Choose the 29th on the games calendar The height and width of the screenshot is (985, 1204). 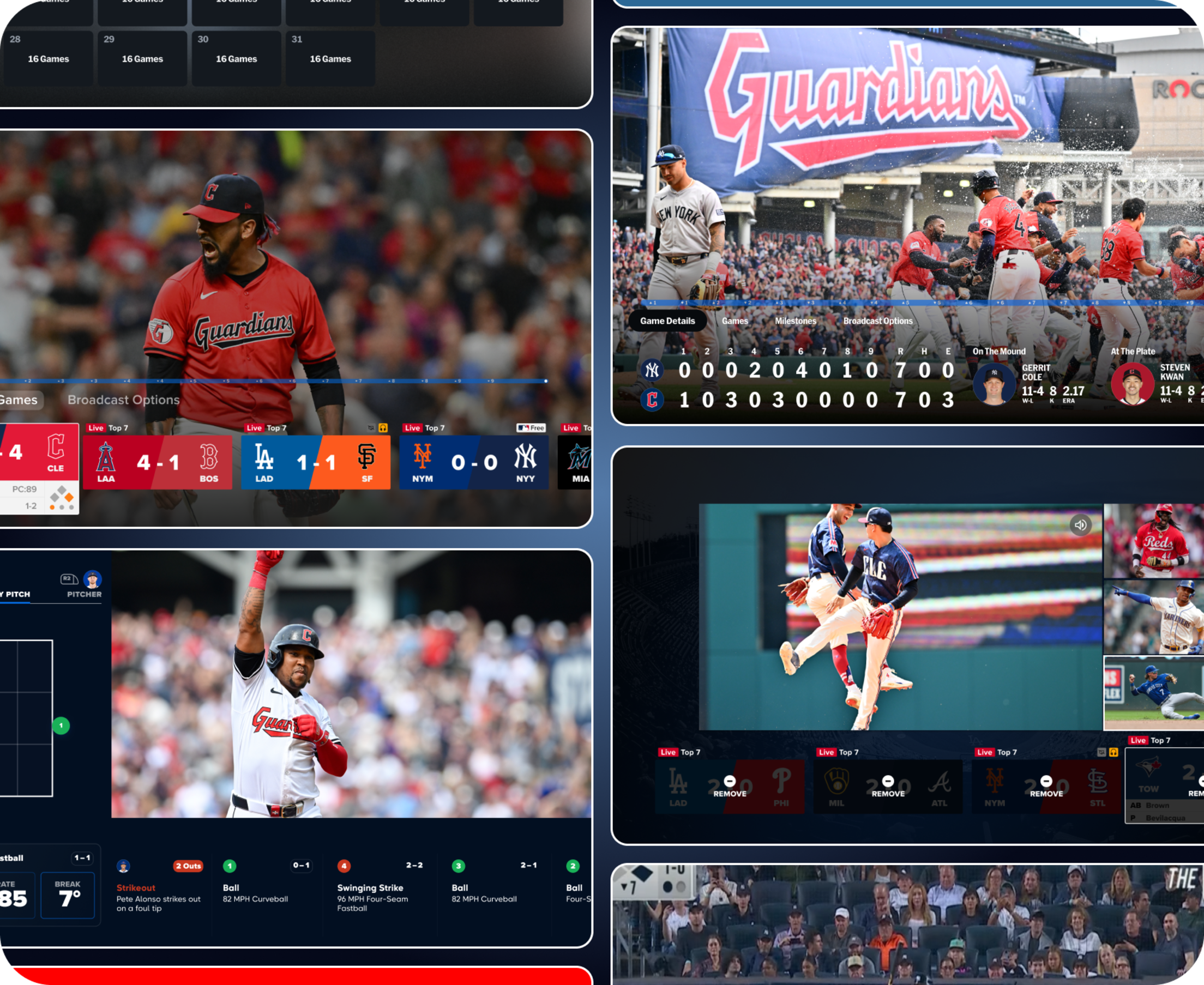tap(142, 58)
